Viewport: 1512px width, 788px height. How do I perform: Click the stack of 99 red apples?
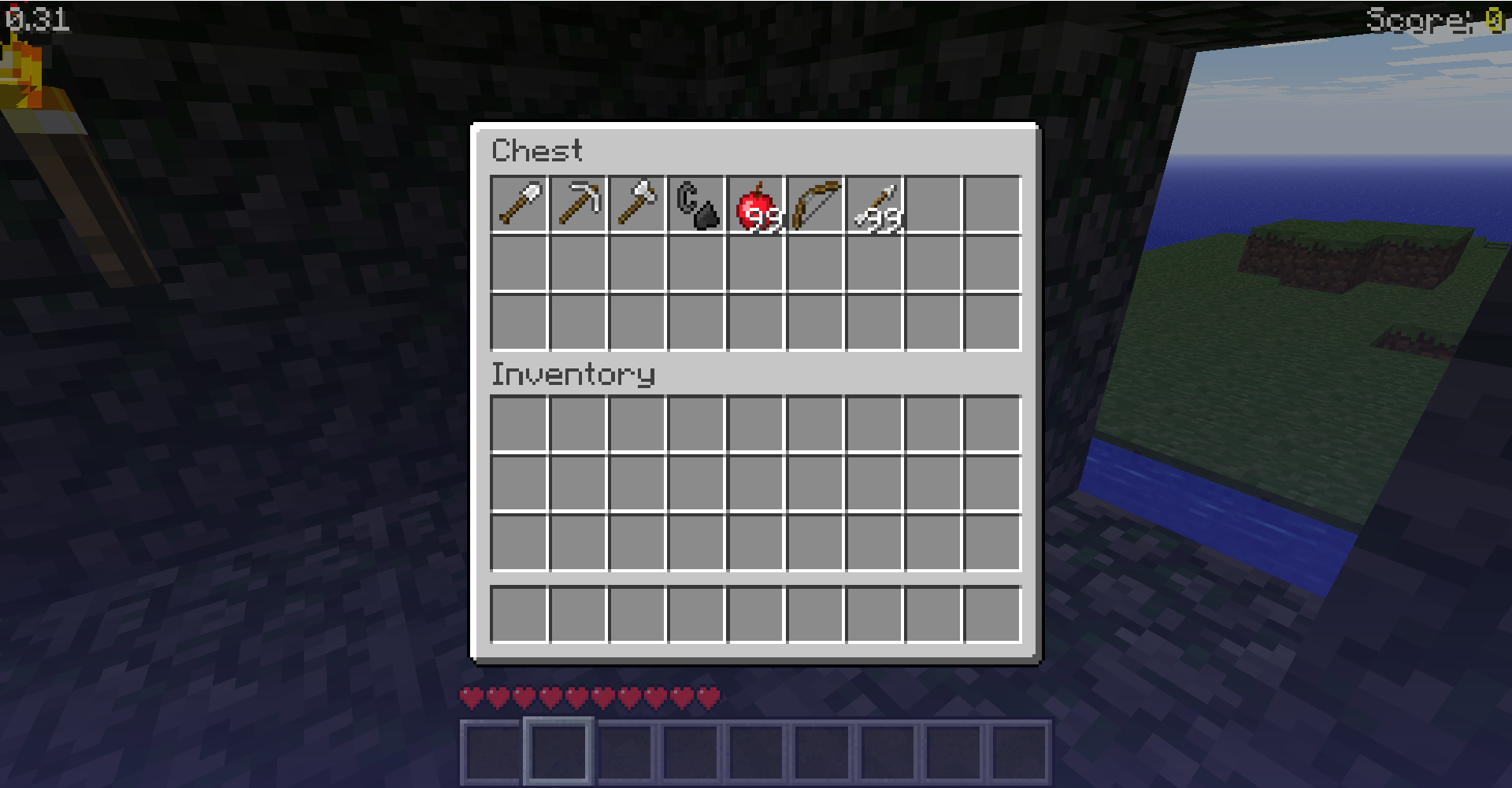pos(756,205)
